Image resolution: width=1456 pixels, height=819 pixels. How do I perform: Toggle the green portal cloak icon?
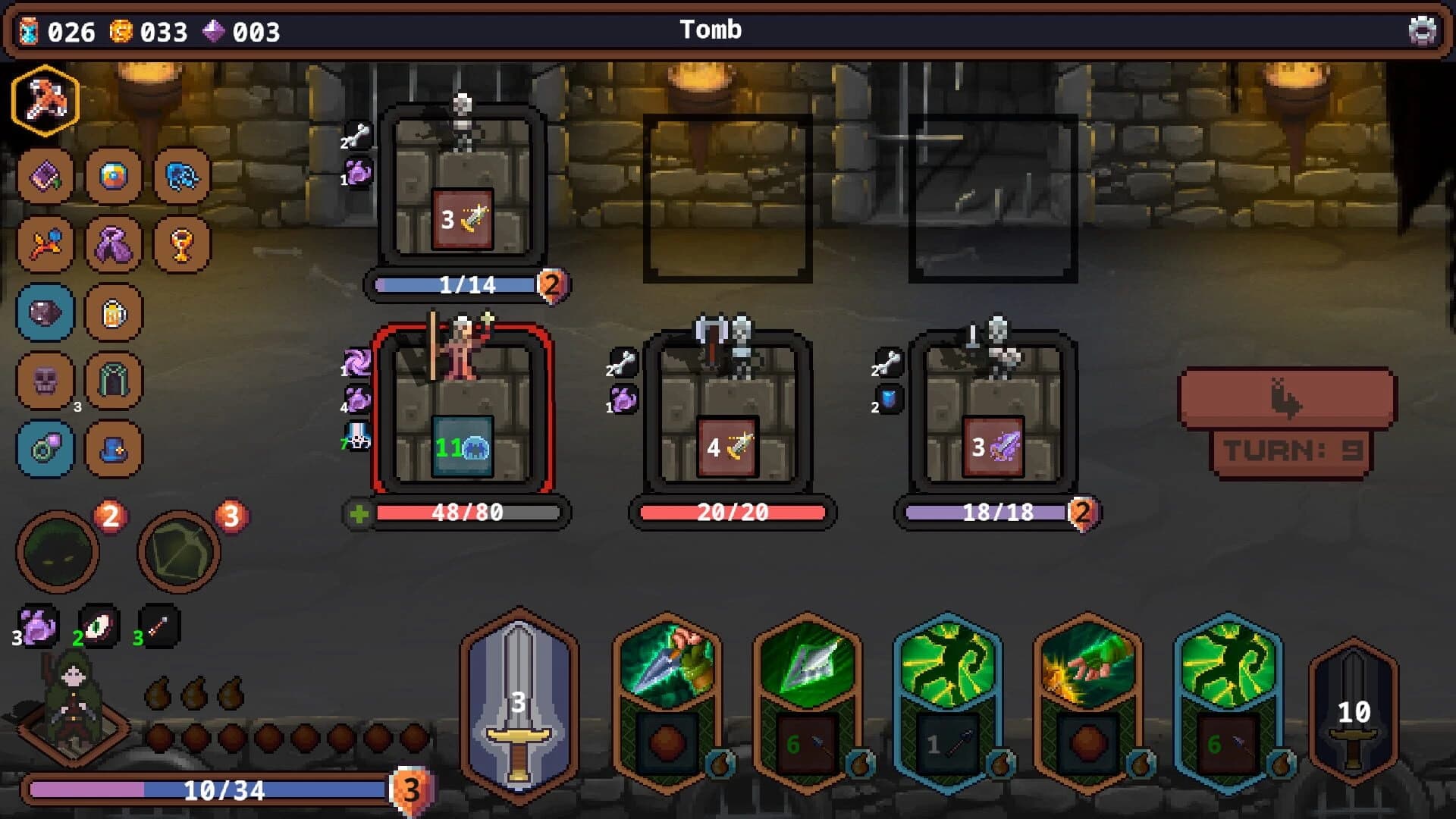(115, 381)
